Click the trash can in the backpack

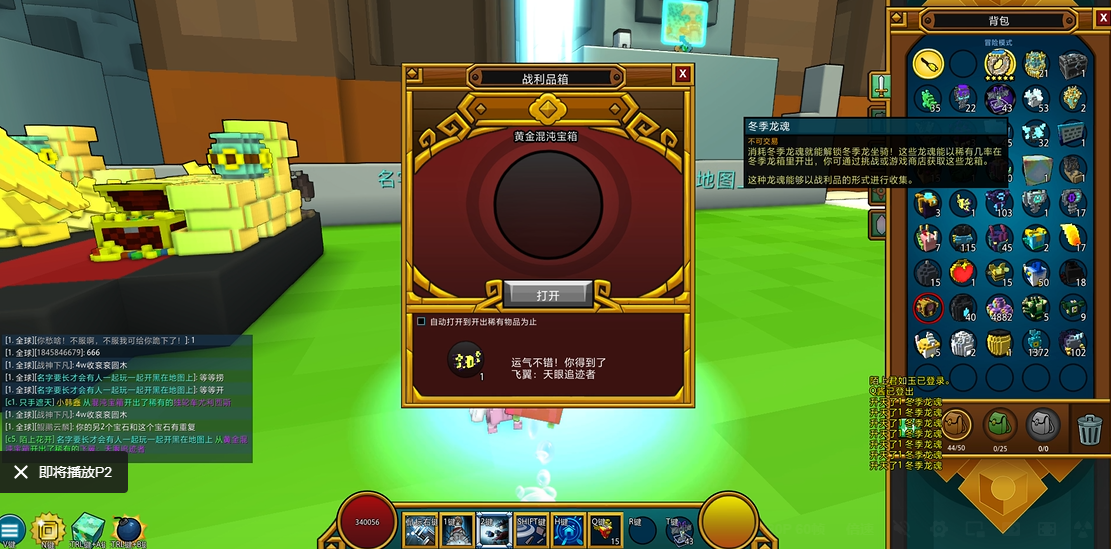(1090, 429)
